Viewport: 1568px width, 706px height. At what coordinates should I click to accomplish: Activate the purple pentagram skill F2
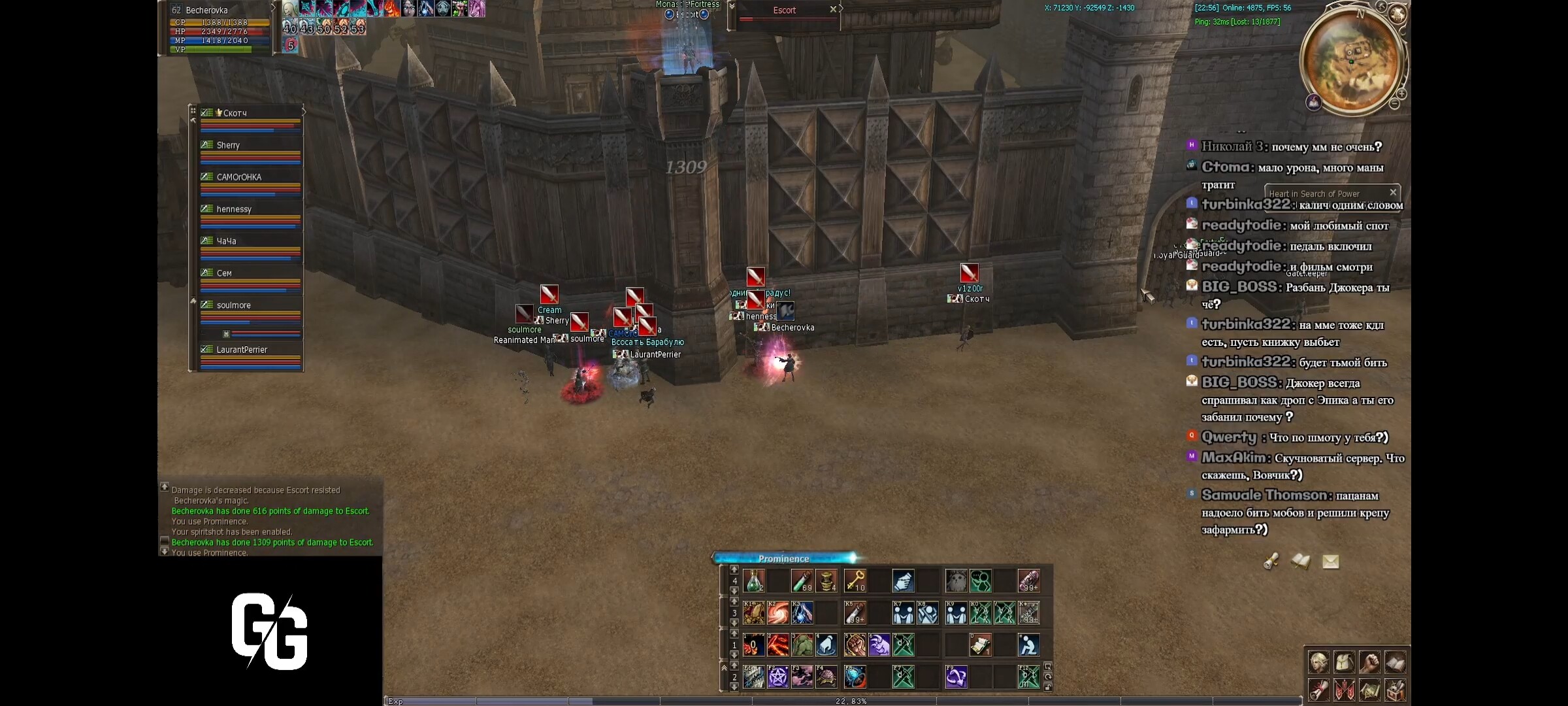click(777, 677)
